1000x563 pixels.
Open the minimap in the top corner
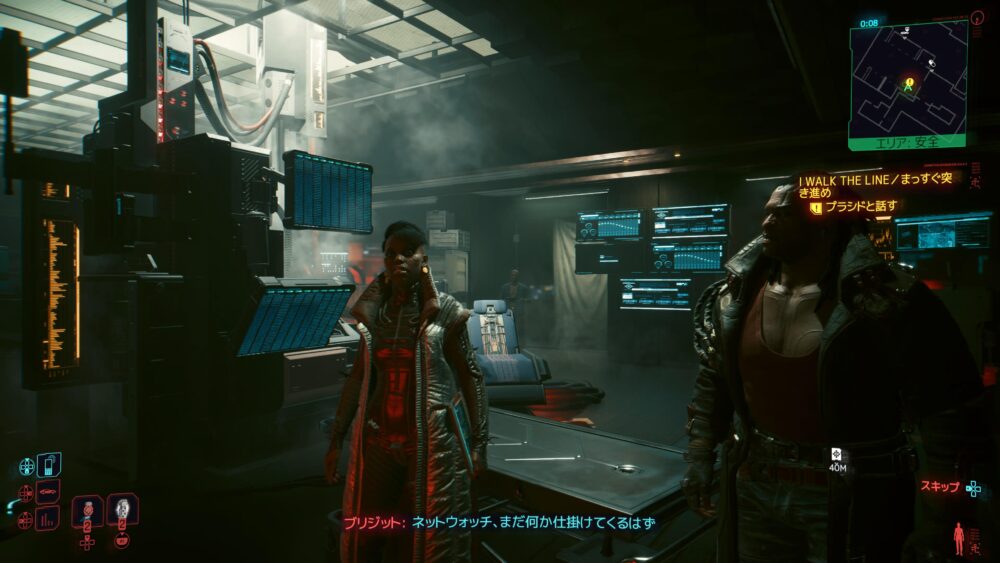pyautogui.click(x=908, y=78)
